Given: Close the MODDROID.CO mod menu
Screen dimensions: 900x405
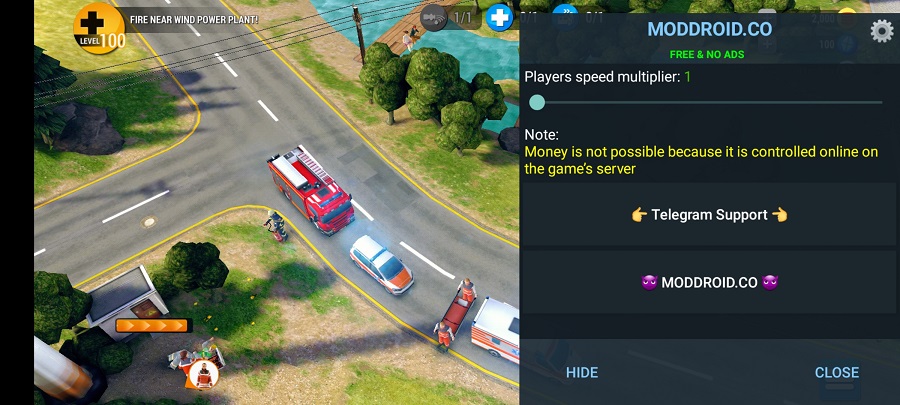Looking at the screenshot, I should pyautogui.click(x=836, y=372).
